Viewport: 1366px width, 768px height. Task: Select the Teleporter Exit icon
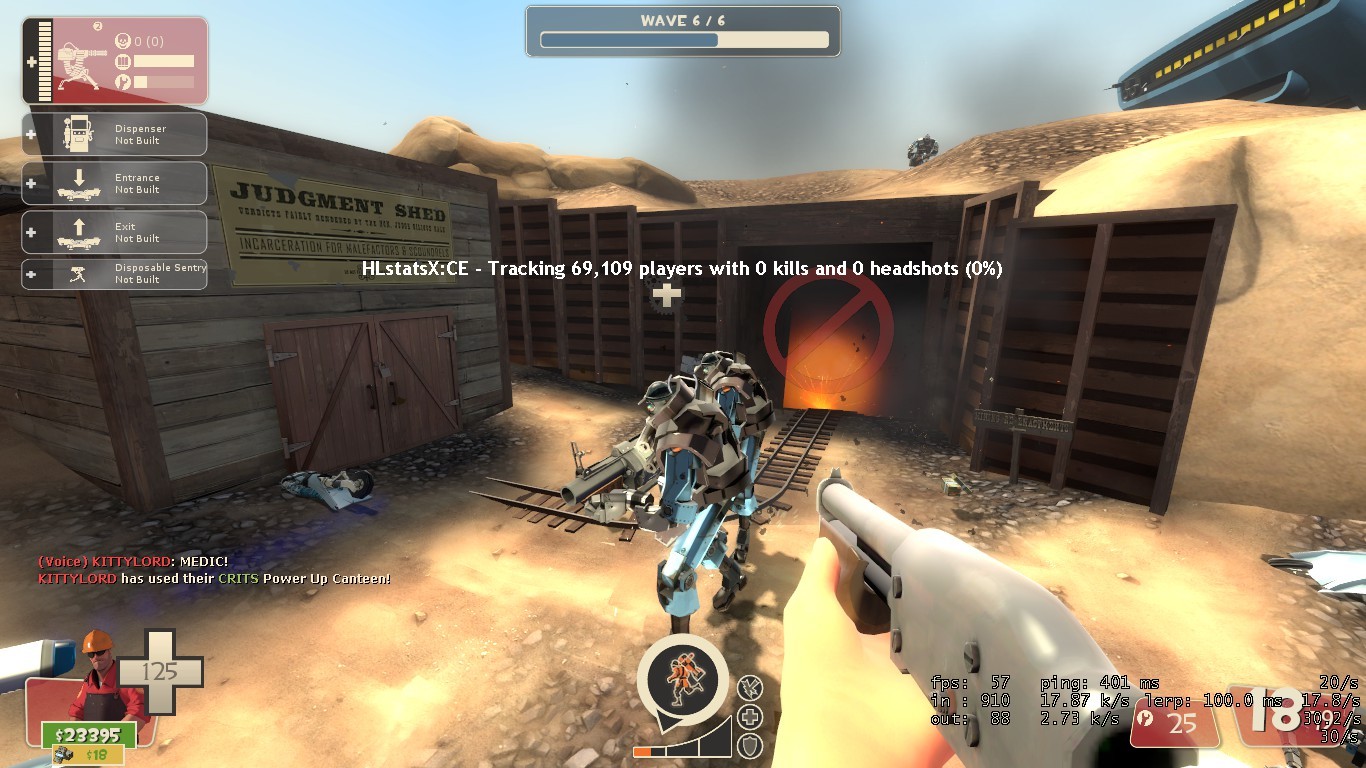(x=80, y=232)
